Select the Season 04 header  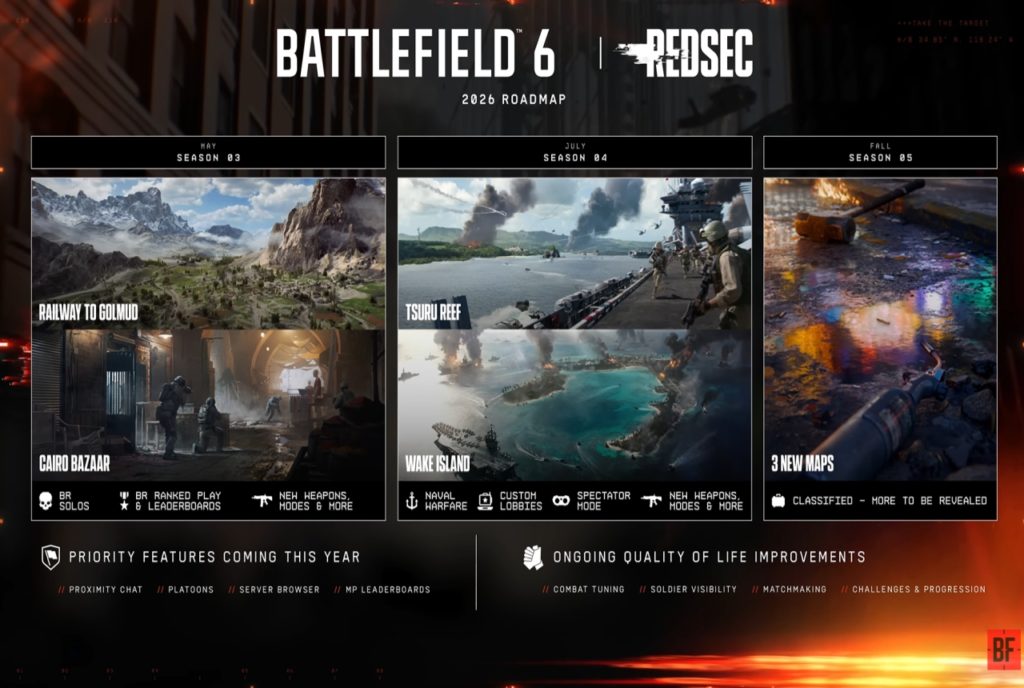pos(574,152)
